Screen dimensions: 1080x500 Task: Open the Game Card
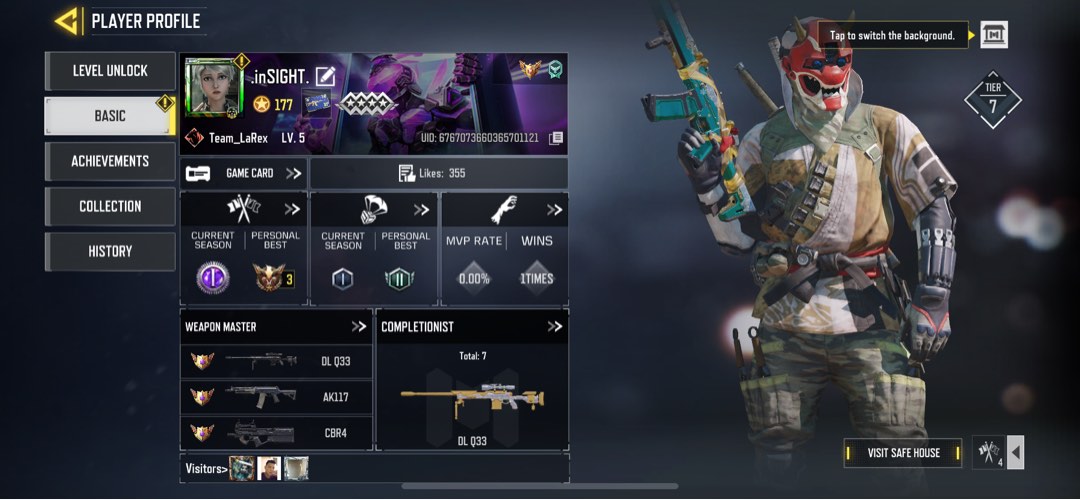pos(244,173)
